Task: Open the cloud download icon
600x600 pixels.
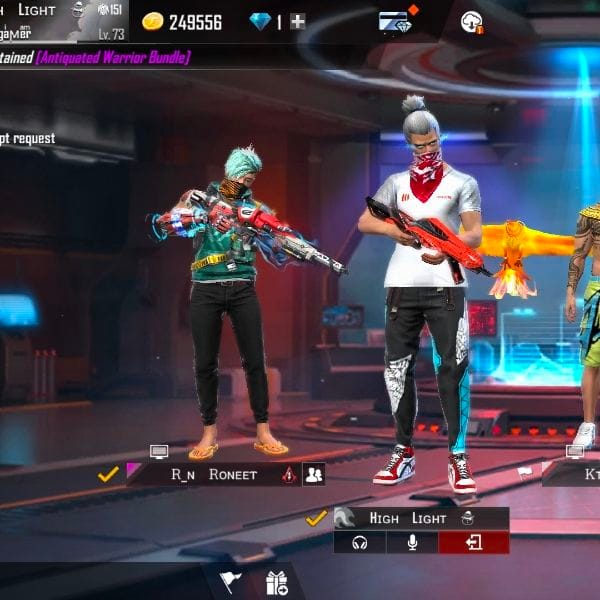Action: (472, 21)
